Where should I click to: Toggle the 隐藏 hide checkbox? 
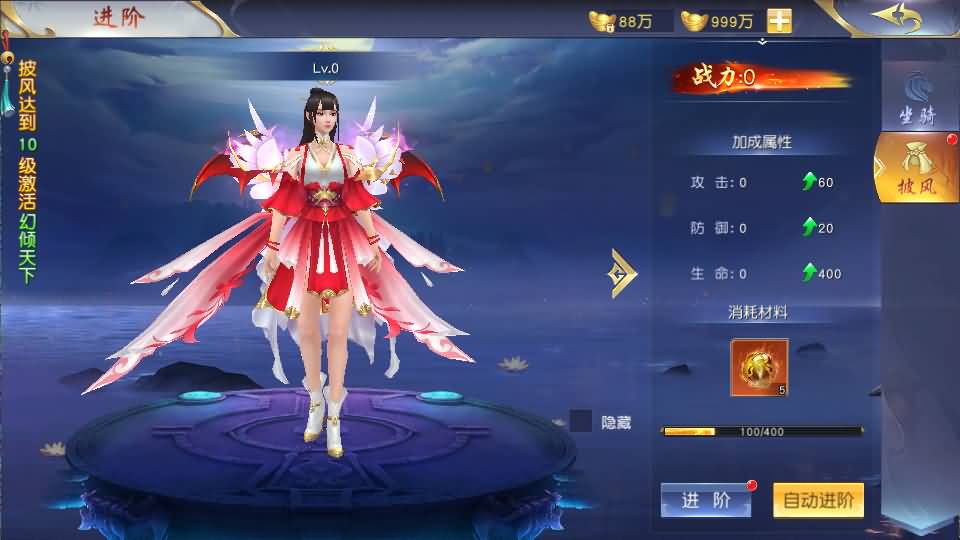[x=581, y=422]
